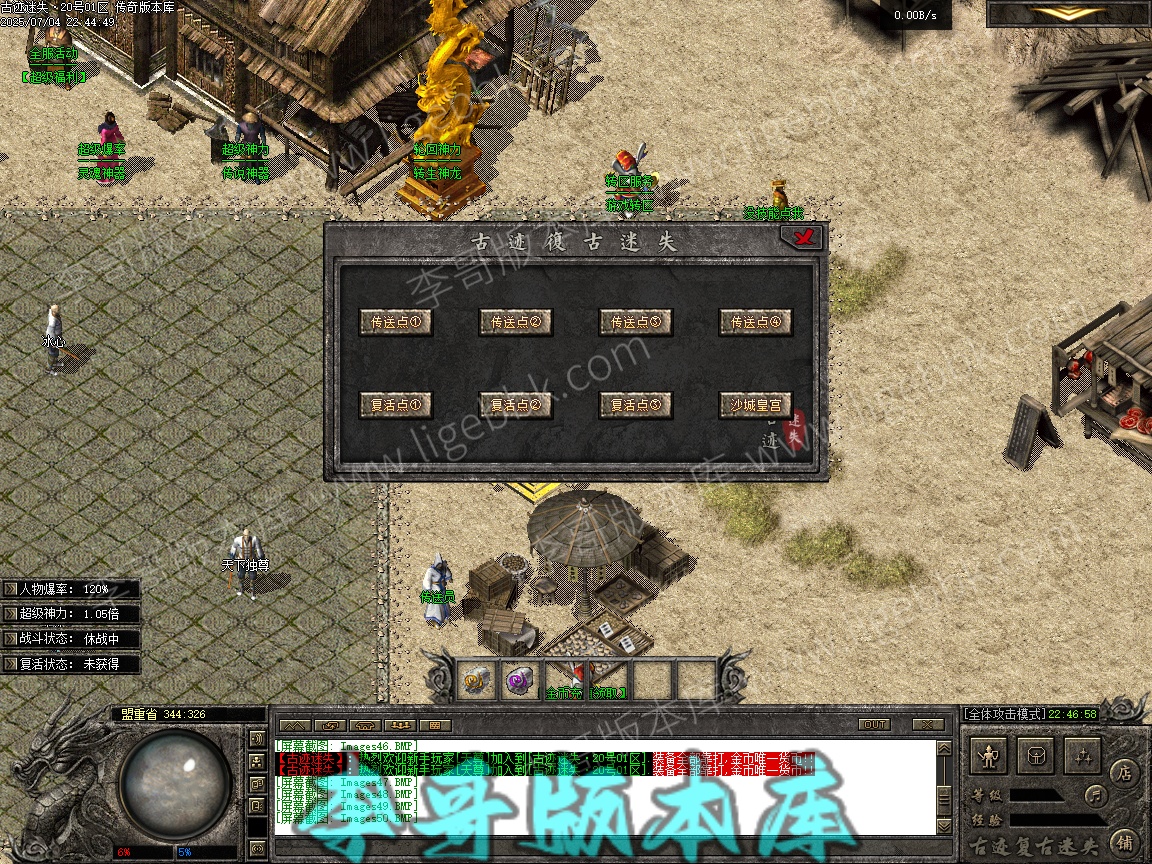Use the yellow scroll hotbar item
Screen dimensions: 1152x864
[x=474, y=680]
